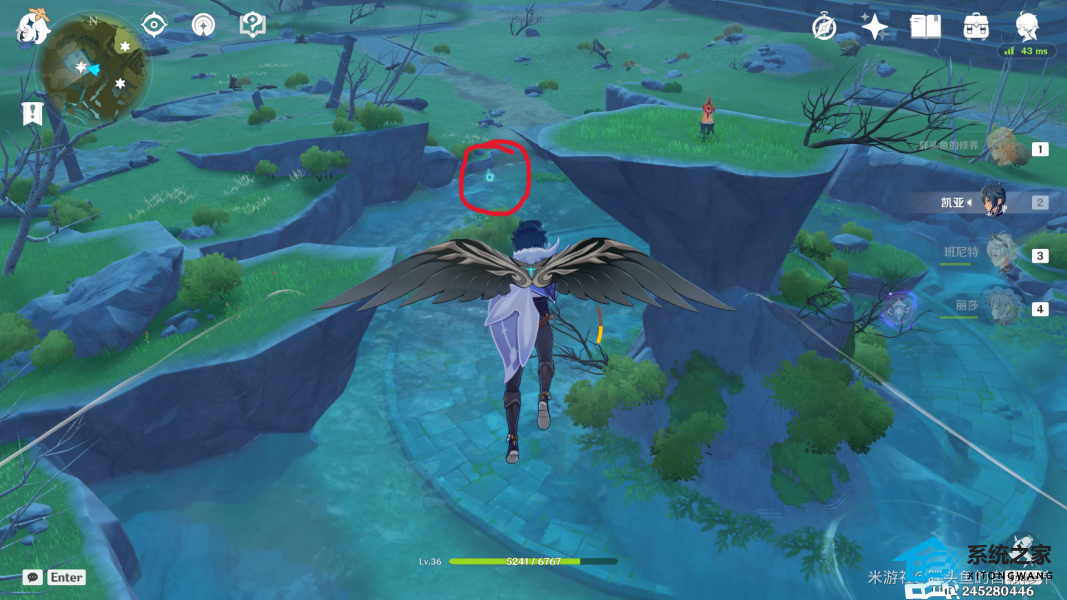Switch to party member 丽莎
The image size is (1067, 600).
[999, 308]
